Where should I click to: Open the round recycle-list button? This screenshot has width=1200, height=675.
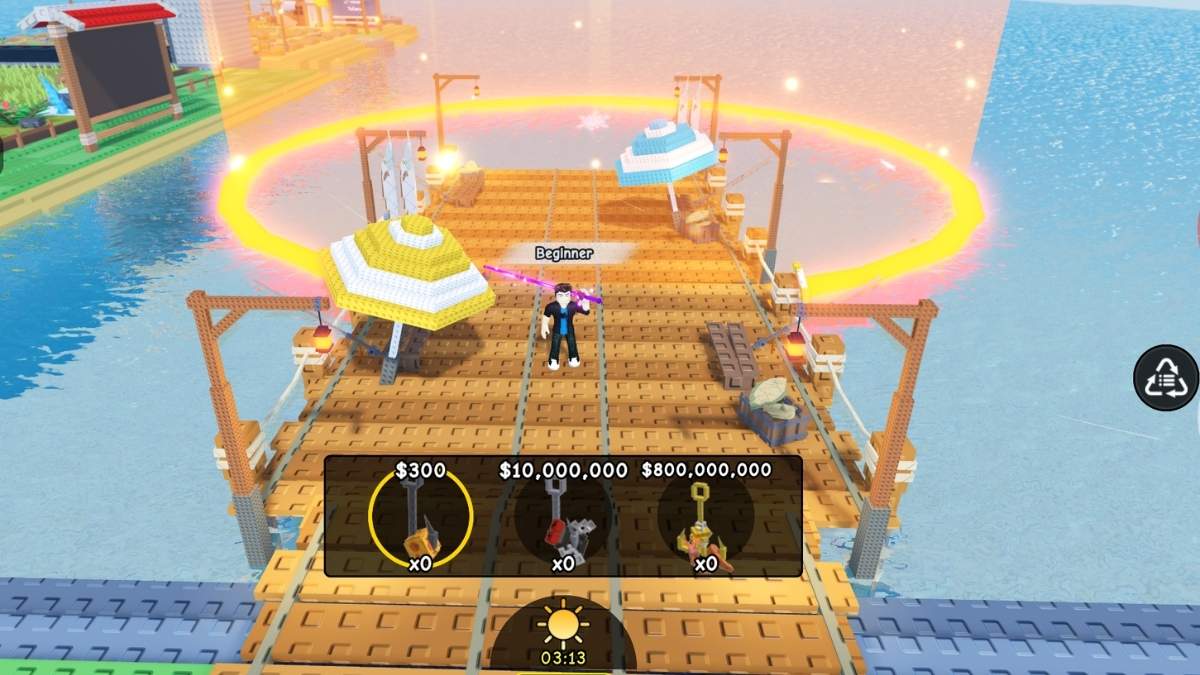point(1165,378)
